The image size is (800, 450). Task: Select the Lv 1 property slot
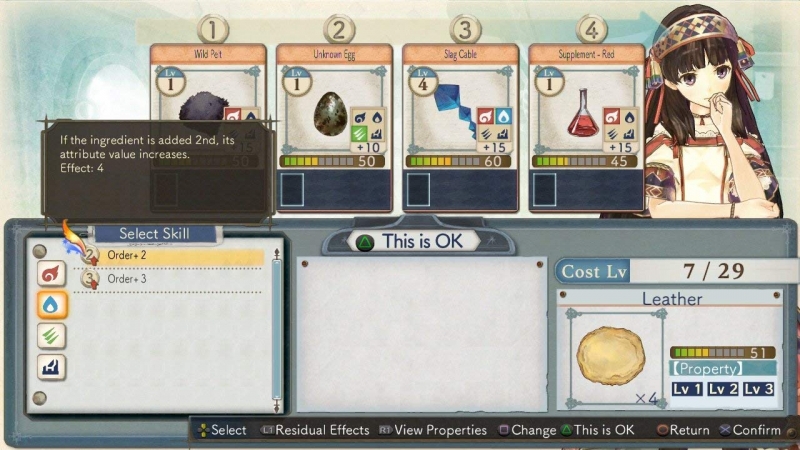click(687, 389)
